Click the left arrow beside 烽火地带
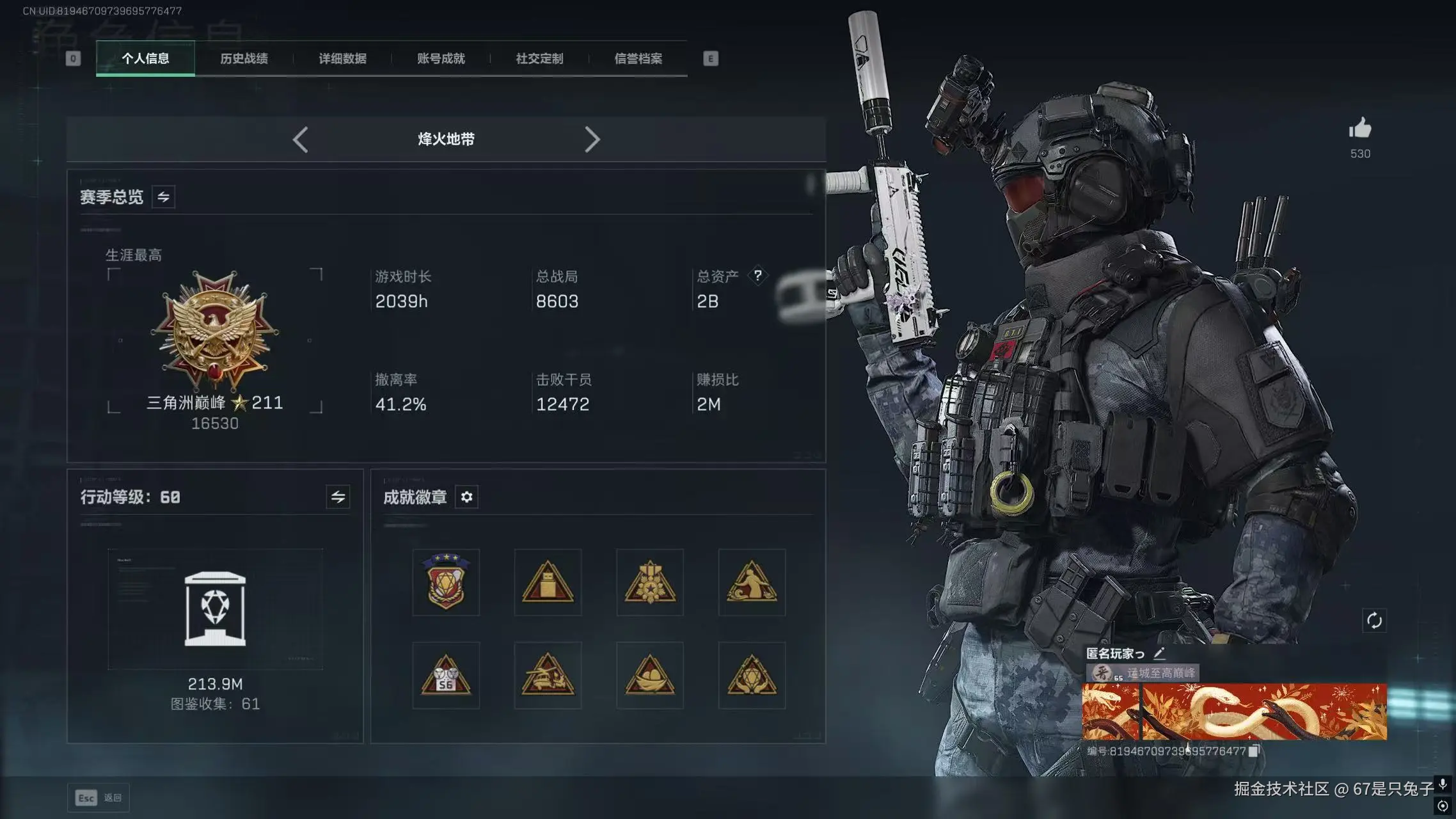Screen dimensions: 1456x819 301,139
